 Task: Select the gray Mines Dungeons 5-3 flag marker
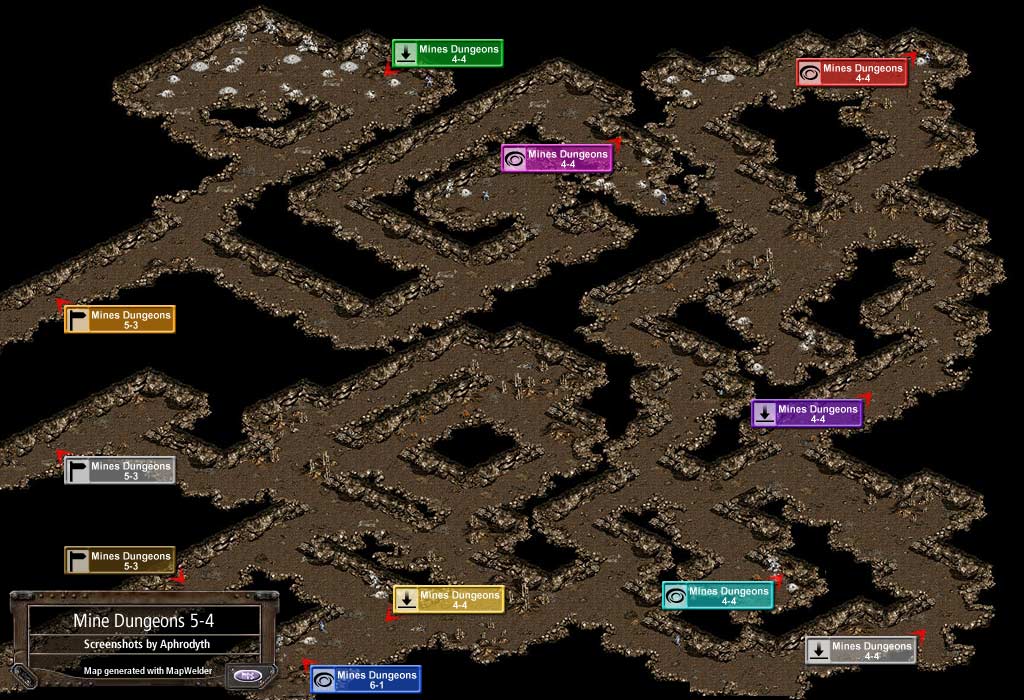120,470
